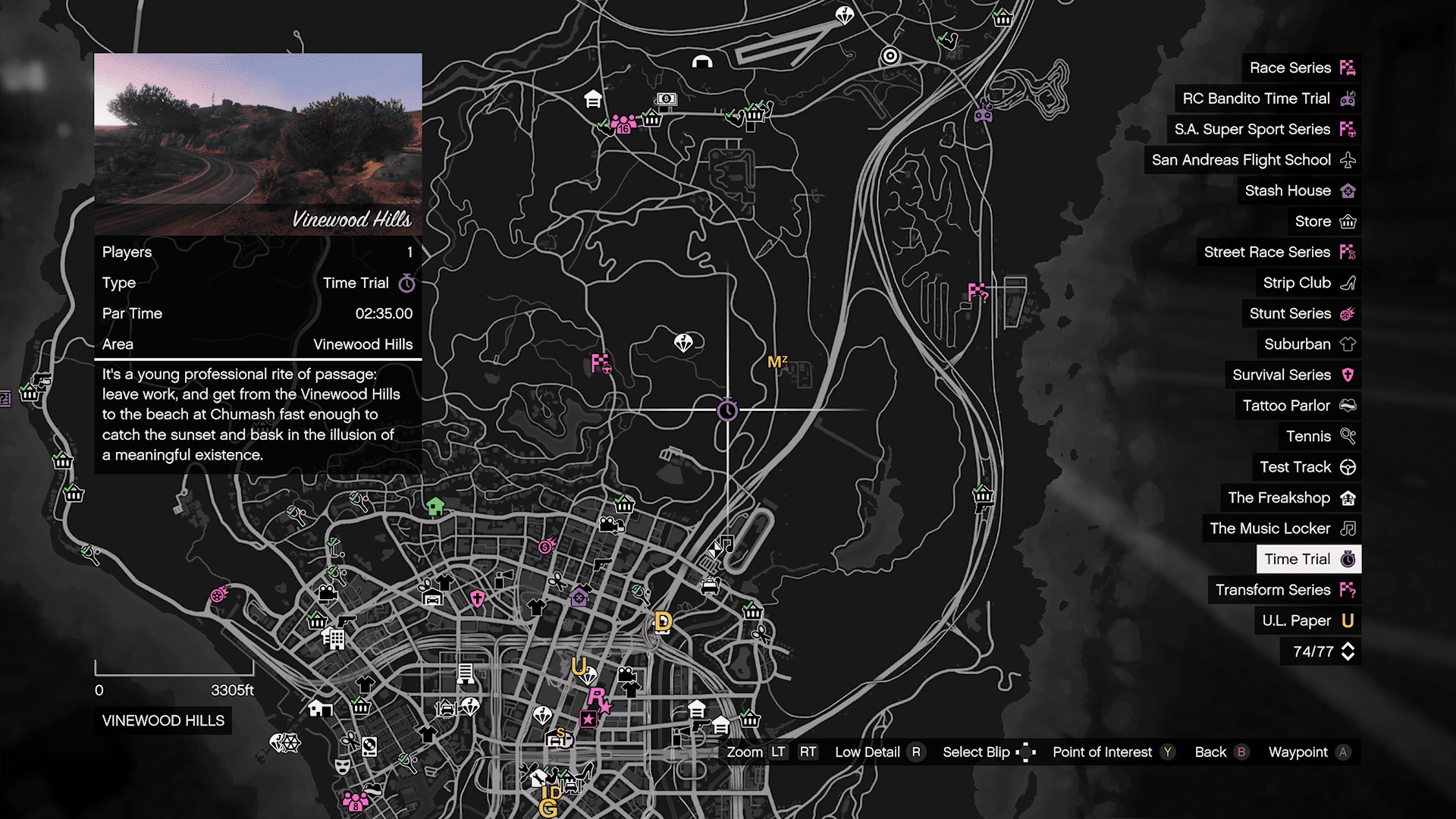Choose the Store legend entry
The width and height of the screenshot is (1456, 819).
click(1323, 221)
